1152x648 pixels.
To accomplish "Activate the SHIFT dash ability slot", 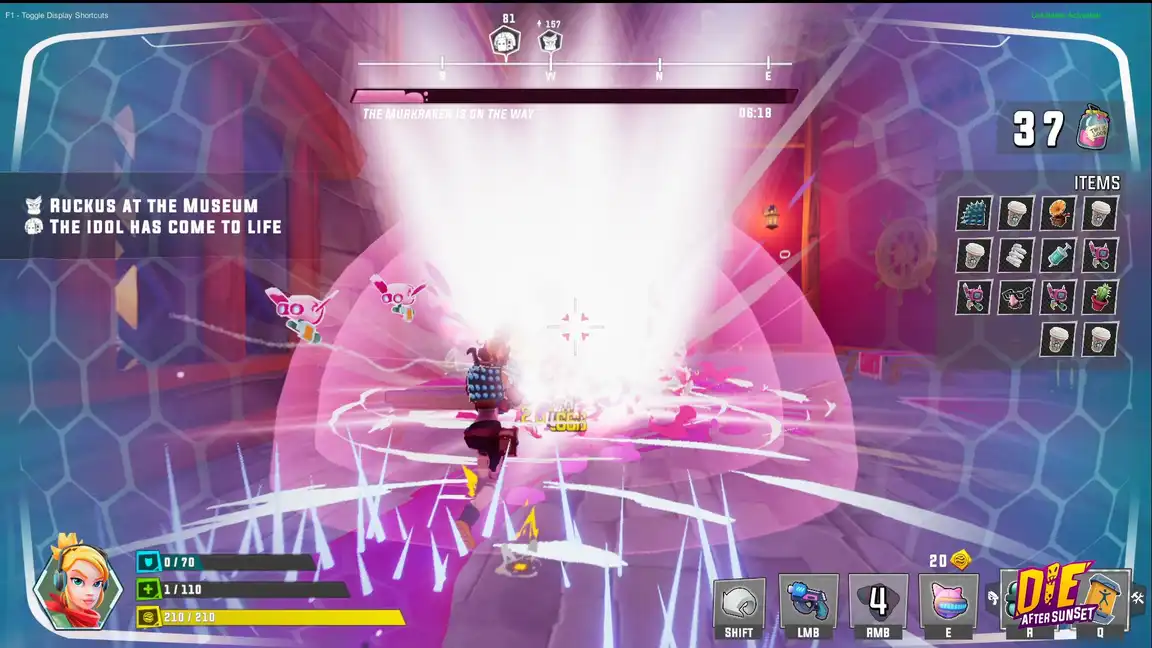I will [x=739, y=601].
